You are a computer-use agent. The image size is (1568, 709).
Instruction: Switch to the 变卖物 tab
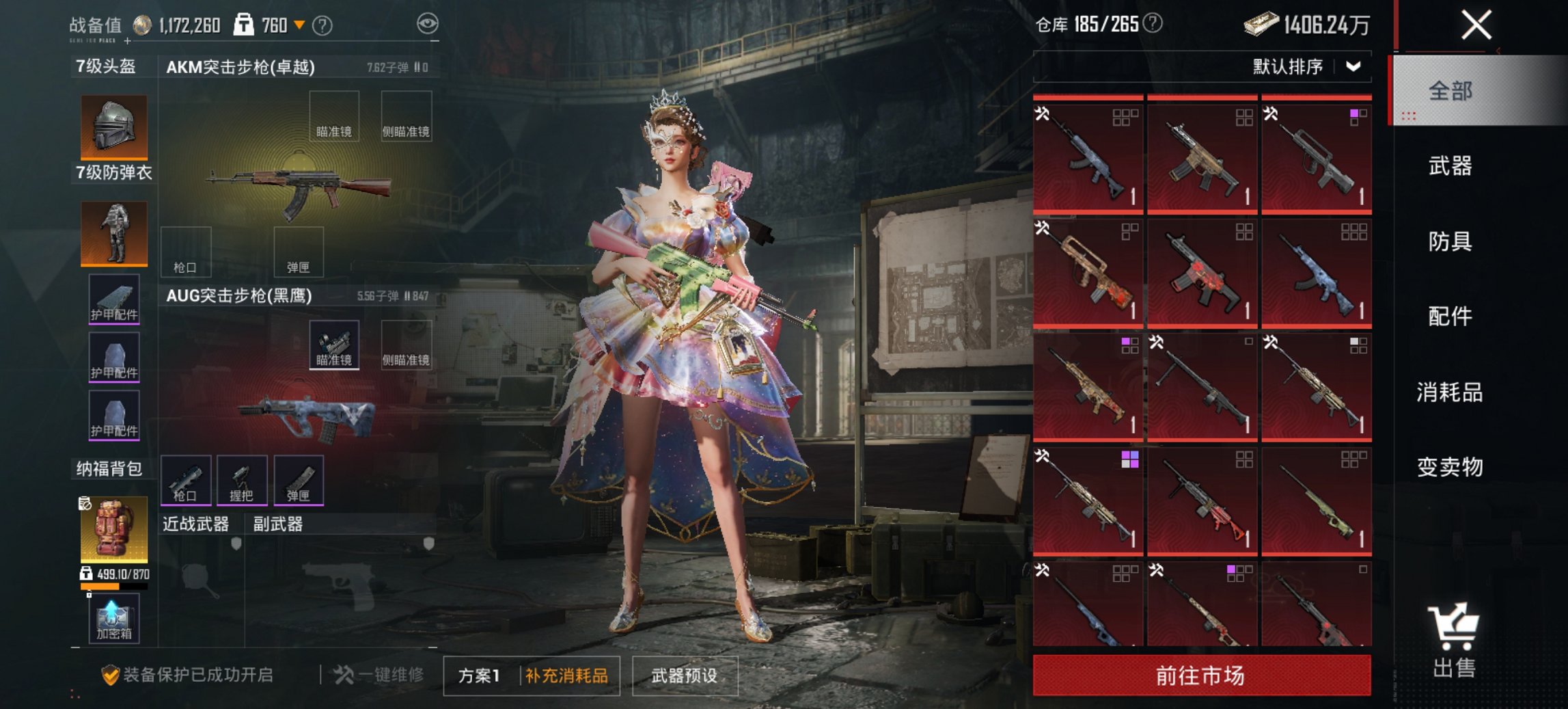click(1450, 468)
